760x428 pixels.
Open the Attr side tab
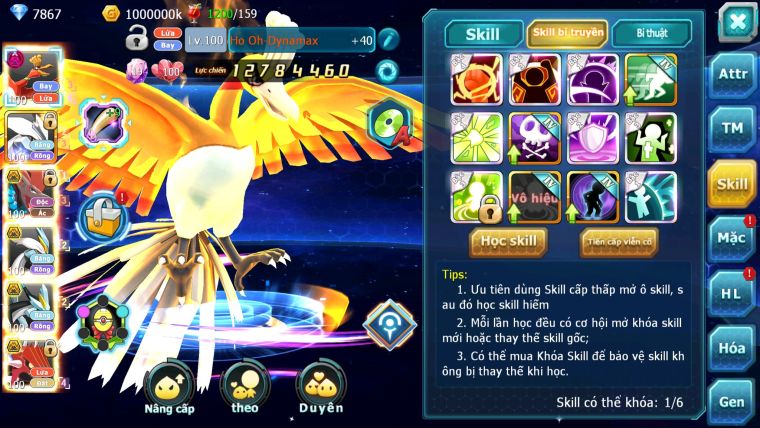coord(731,76)
